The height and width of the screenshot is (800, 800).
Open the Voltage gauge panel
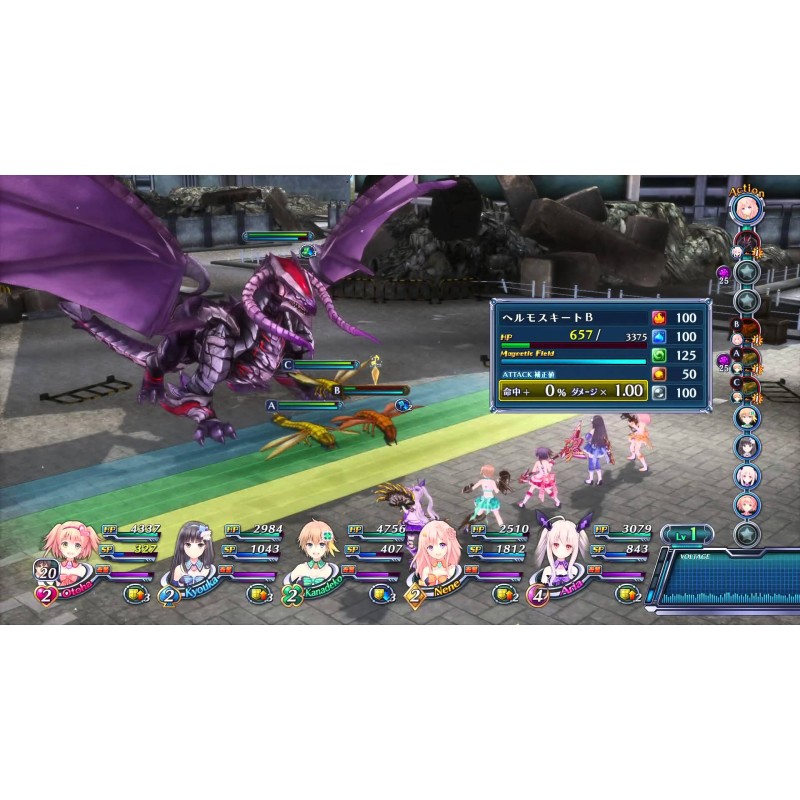pyautogui.click(x=723, y=586)
